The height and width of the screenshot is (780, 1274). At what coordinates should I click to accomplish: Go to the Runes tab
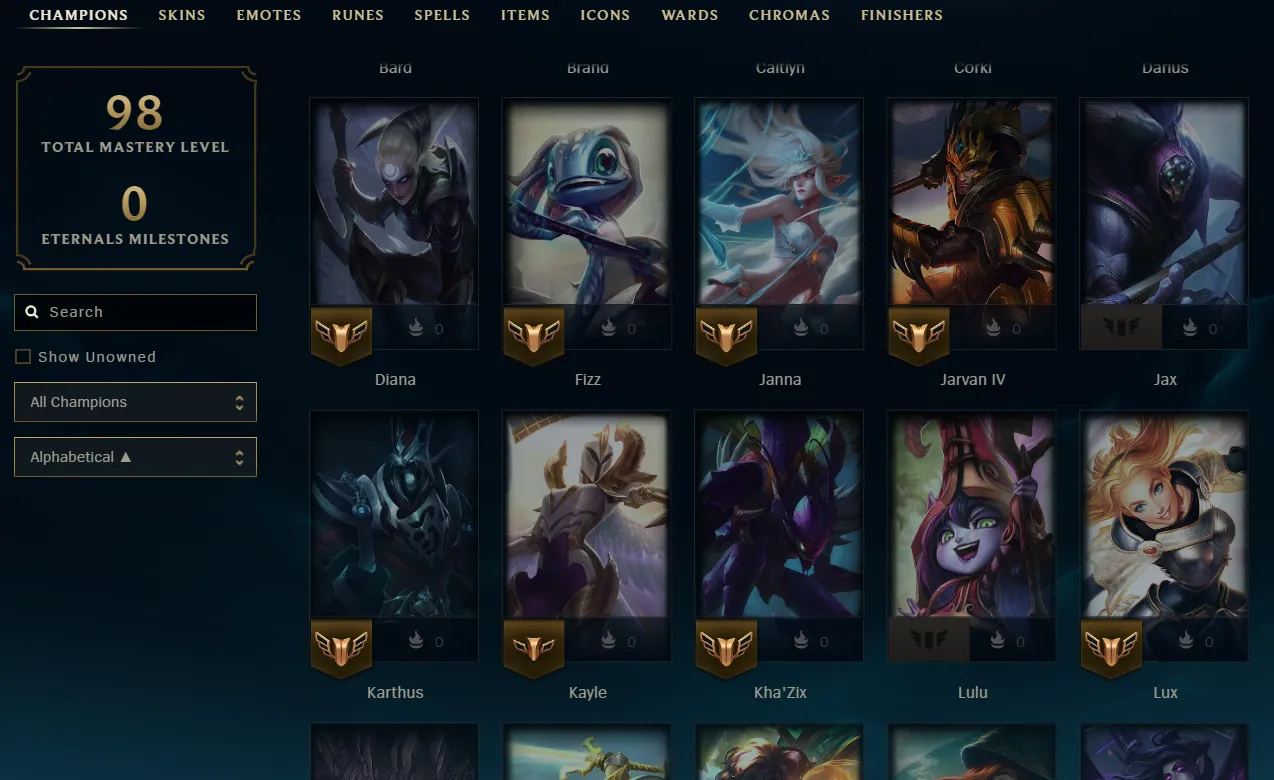coord(358,15)
